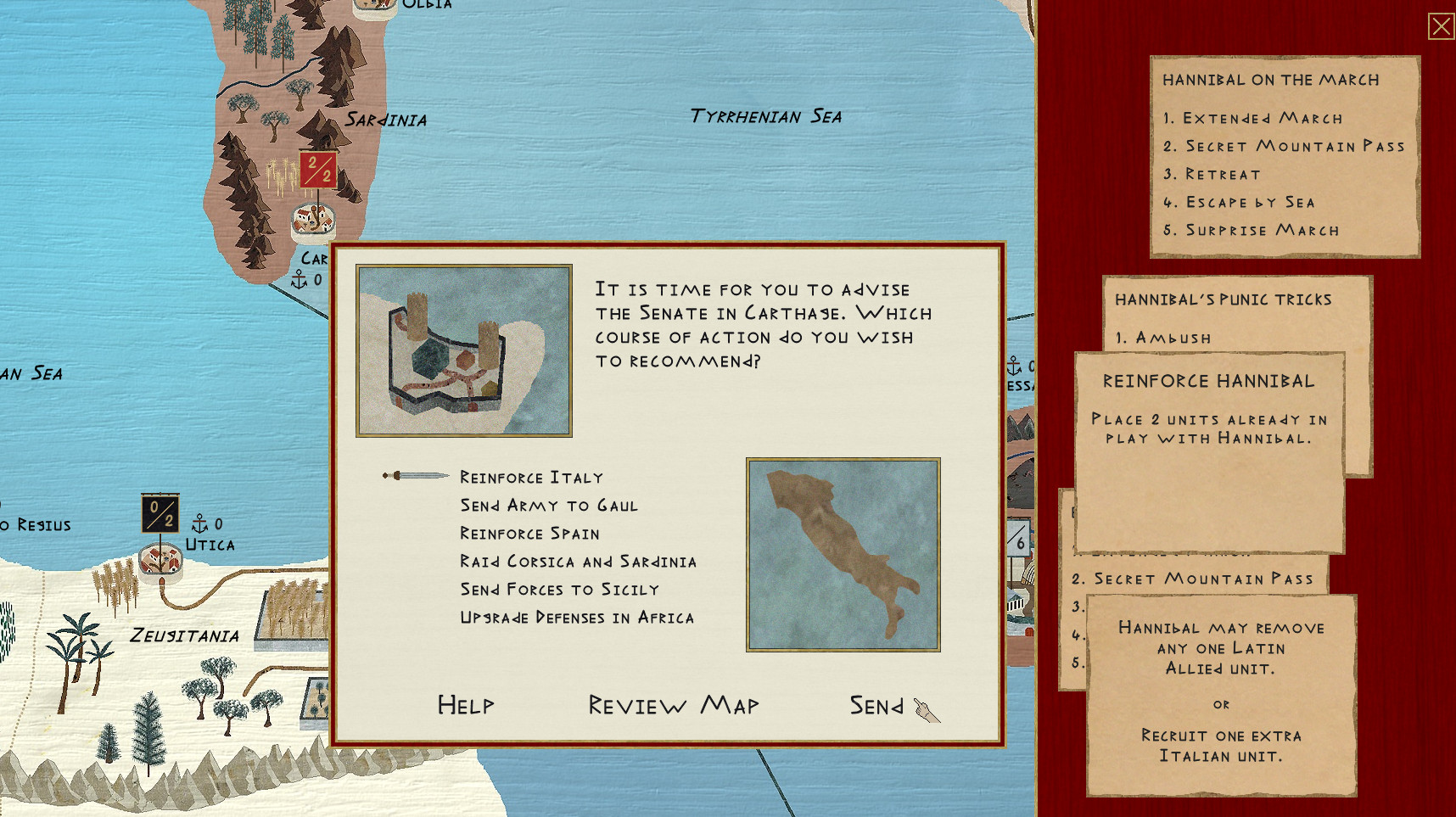Choose Reinforce Italy option

pyautogui.click(x=531, y=478)
